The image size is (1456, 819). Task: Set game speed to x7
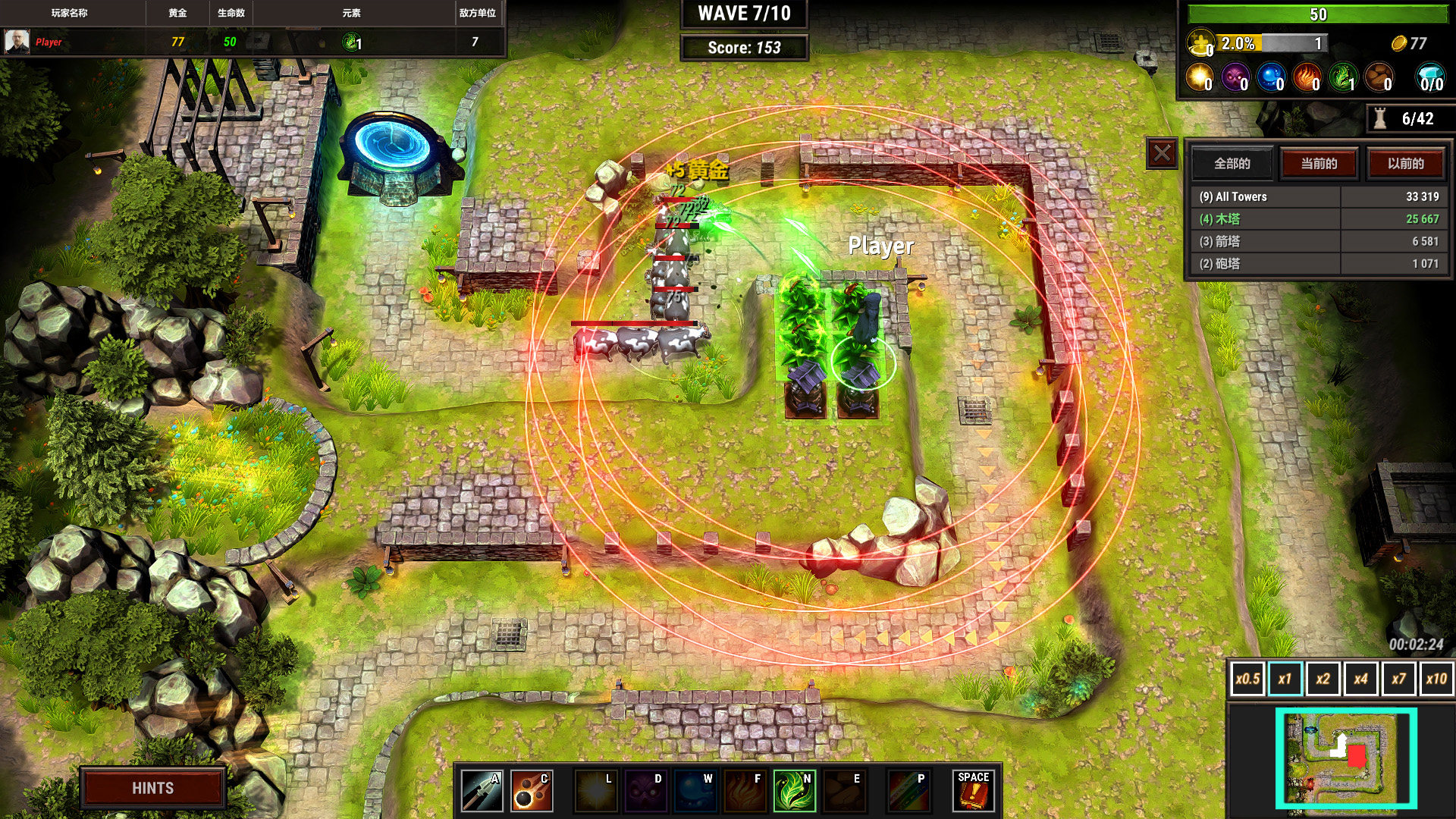1398,679
